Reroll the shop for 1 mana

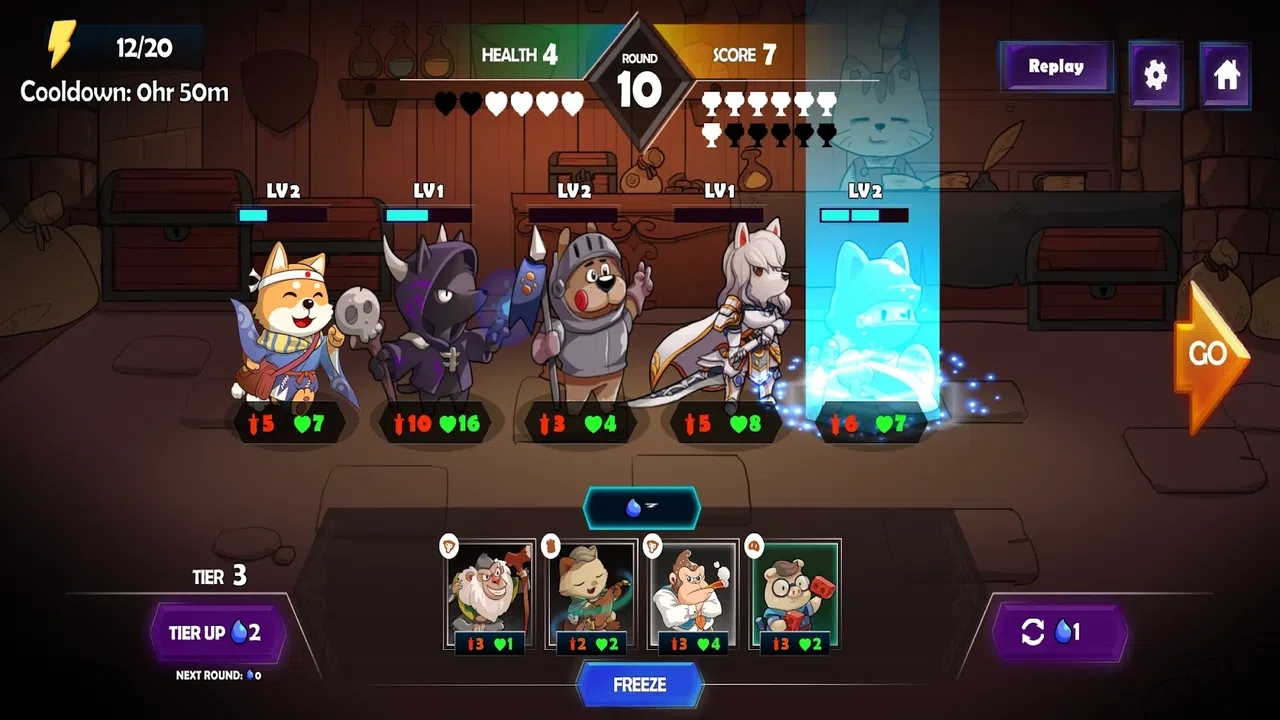pyautogui.click(x=1060, y=632)
